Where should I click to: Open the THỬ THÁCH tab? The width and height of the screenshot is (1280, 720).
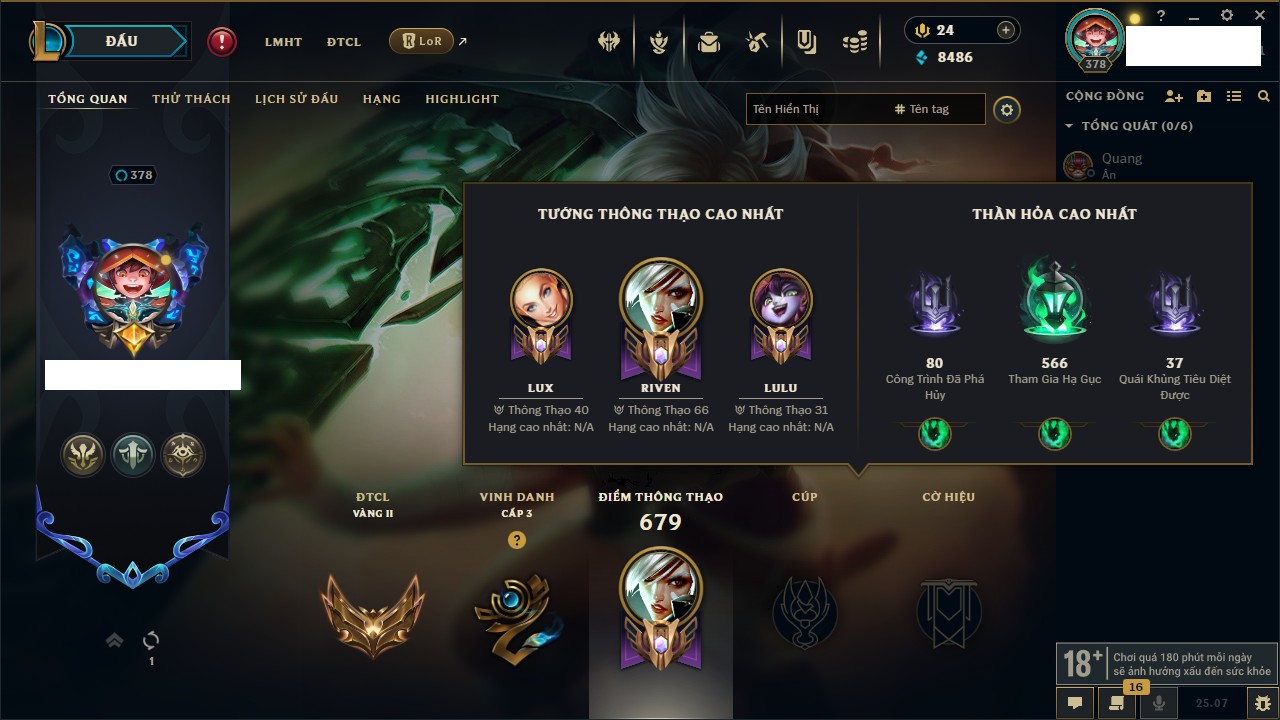(x=191, y=99)
